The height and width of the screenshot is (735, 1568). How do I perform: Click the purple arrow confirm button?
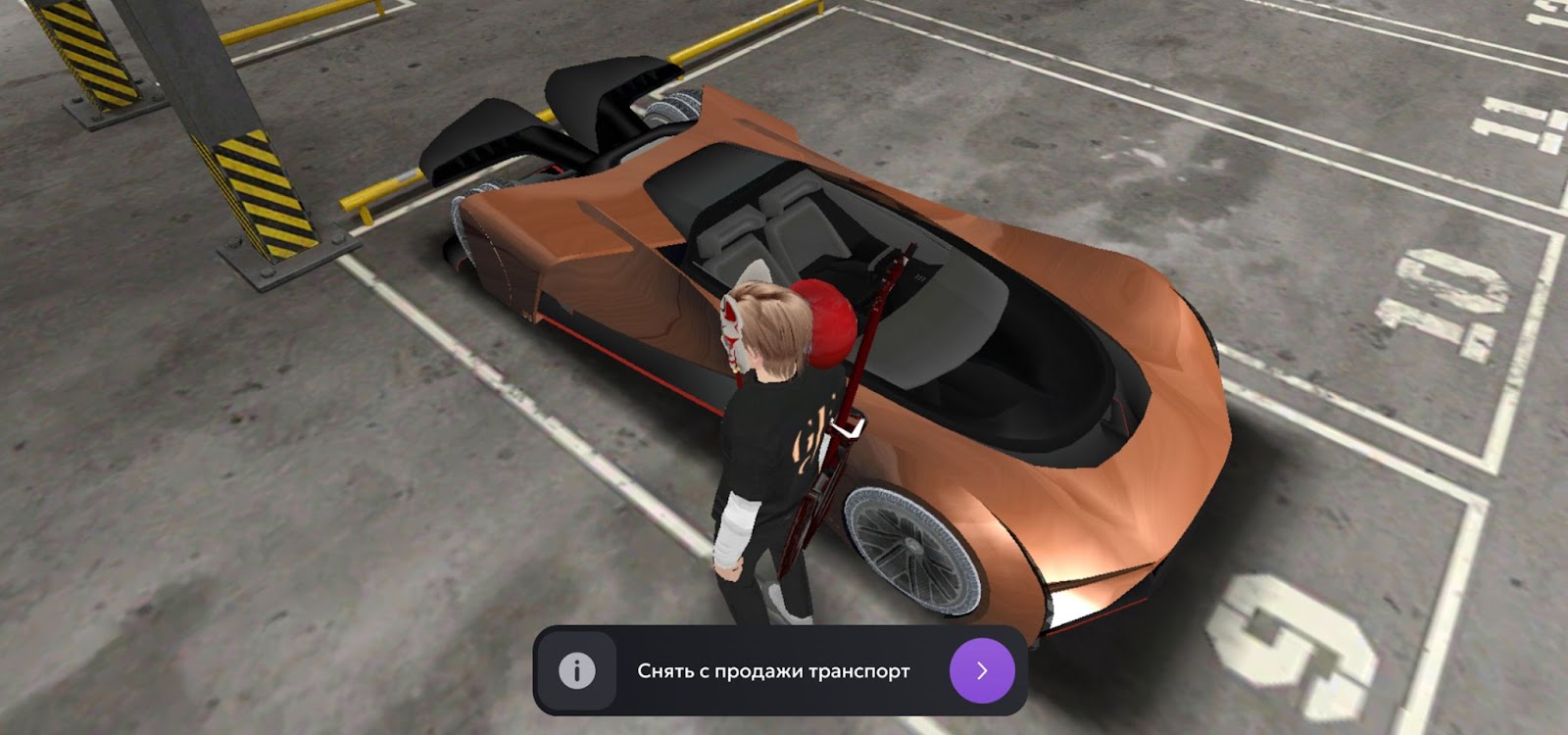pos(982,670)
